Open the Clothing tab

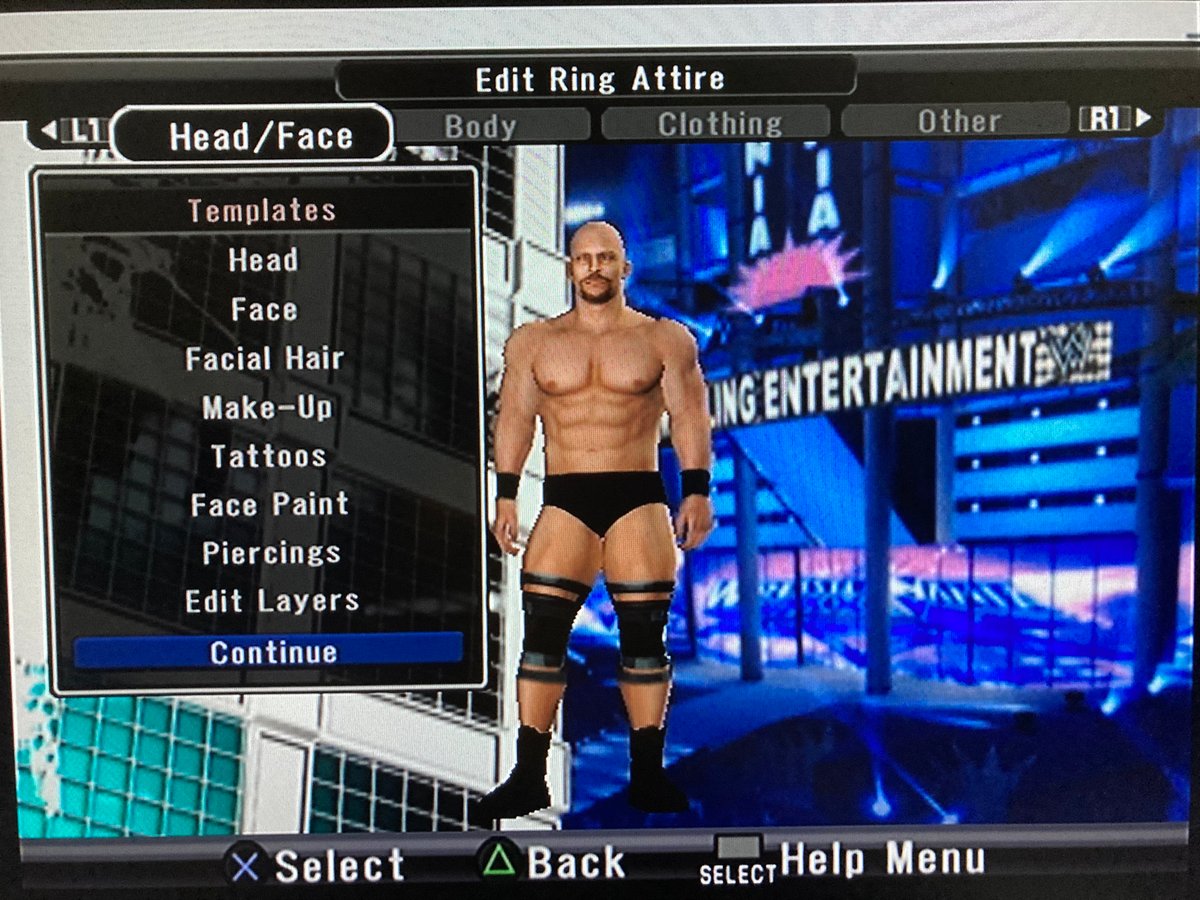coord(719,124)
